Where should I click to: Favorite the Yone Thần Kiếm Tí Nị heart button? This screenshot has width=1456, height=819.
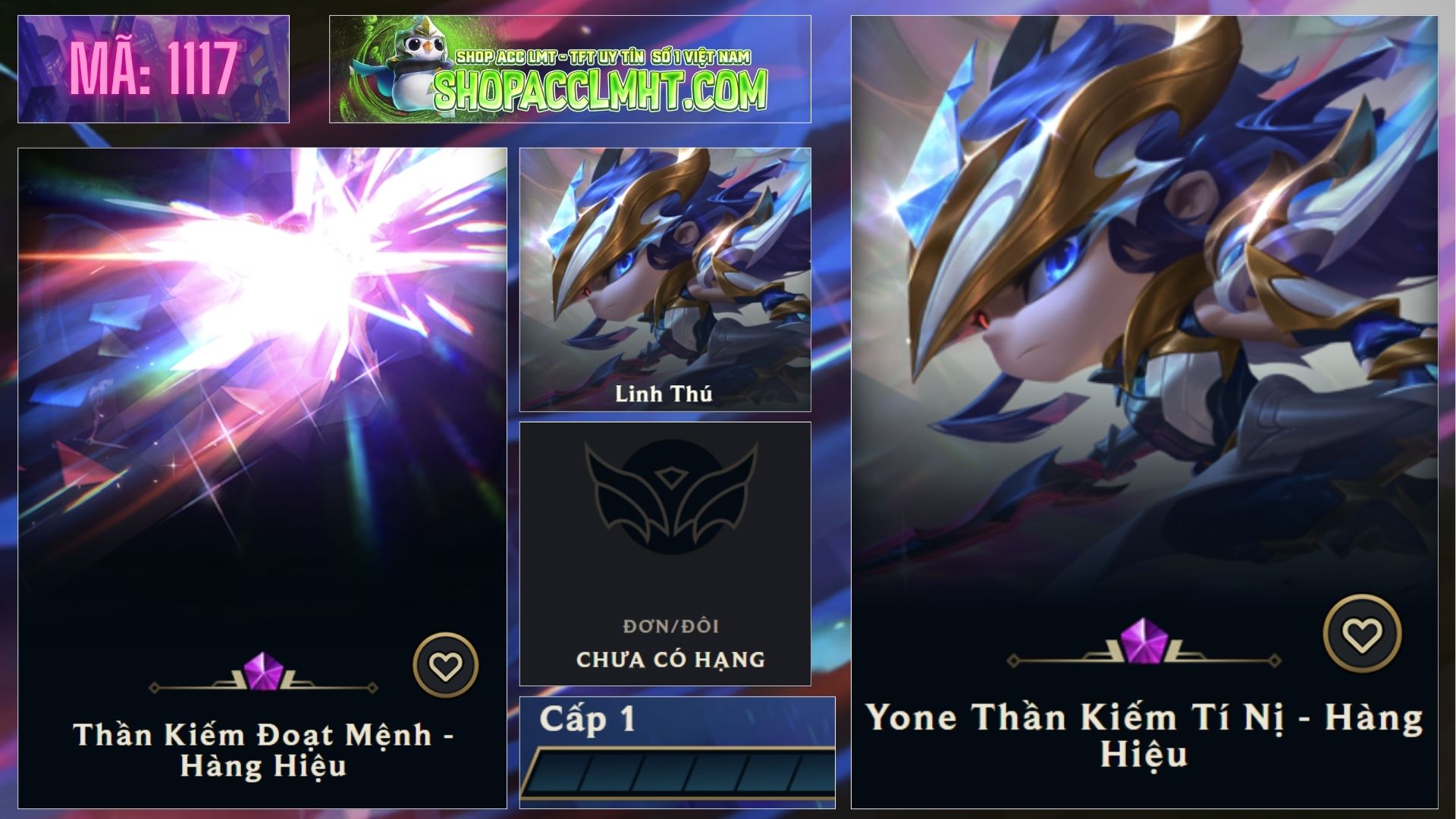click(1362, 633)
